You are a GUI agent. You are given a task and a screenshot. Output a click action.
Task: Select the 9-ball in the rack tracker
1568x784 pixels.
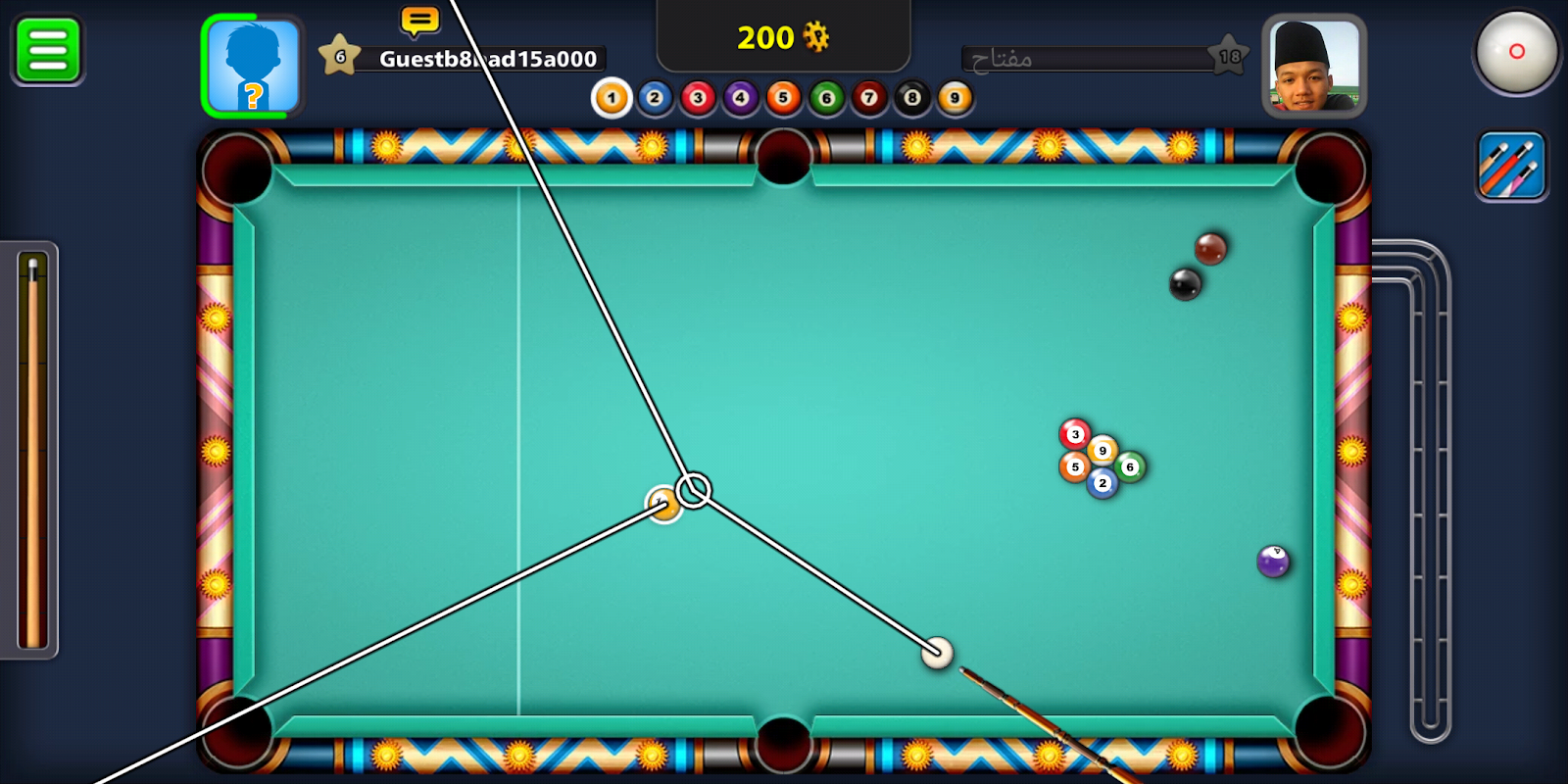954,98
